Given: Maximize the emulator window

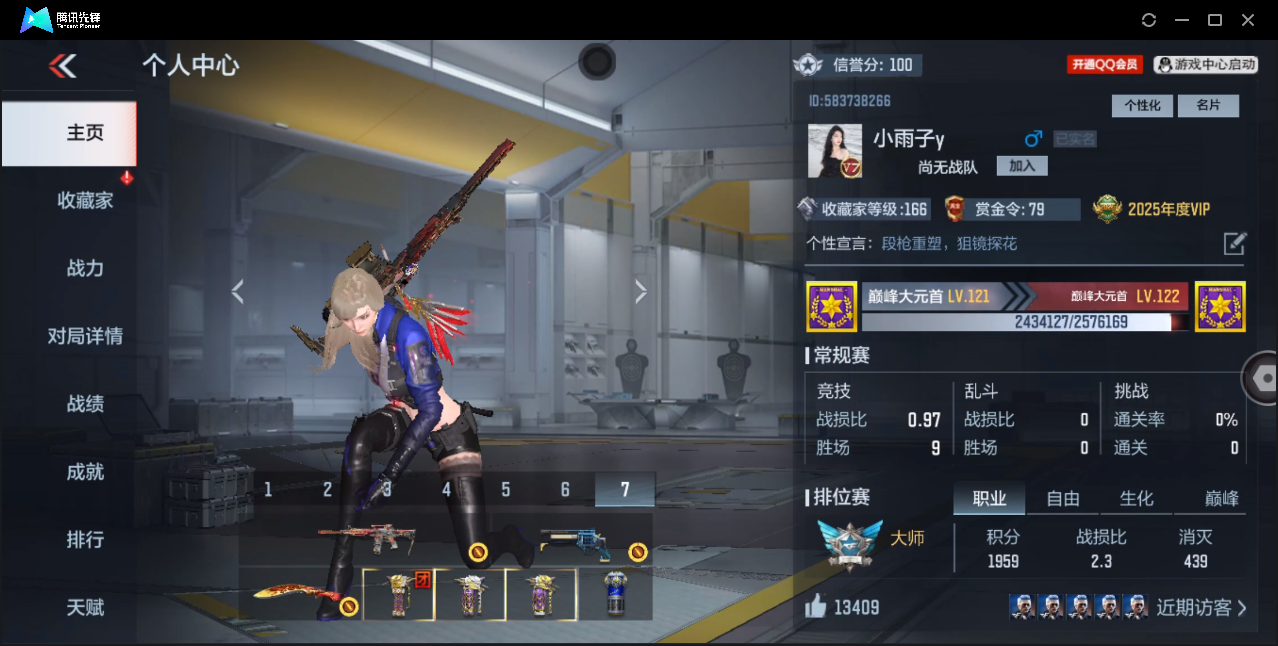Looking at the screenshot, I should point(1215,20).
